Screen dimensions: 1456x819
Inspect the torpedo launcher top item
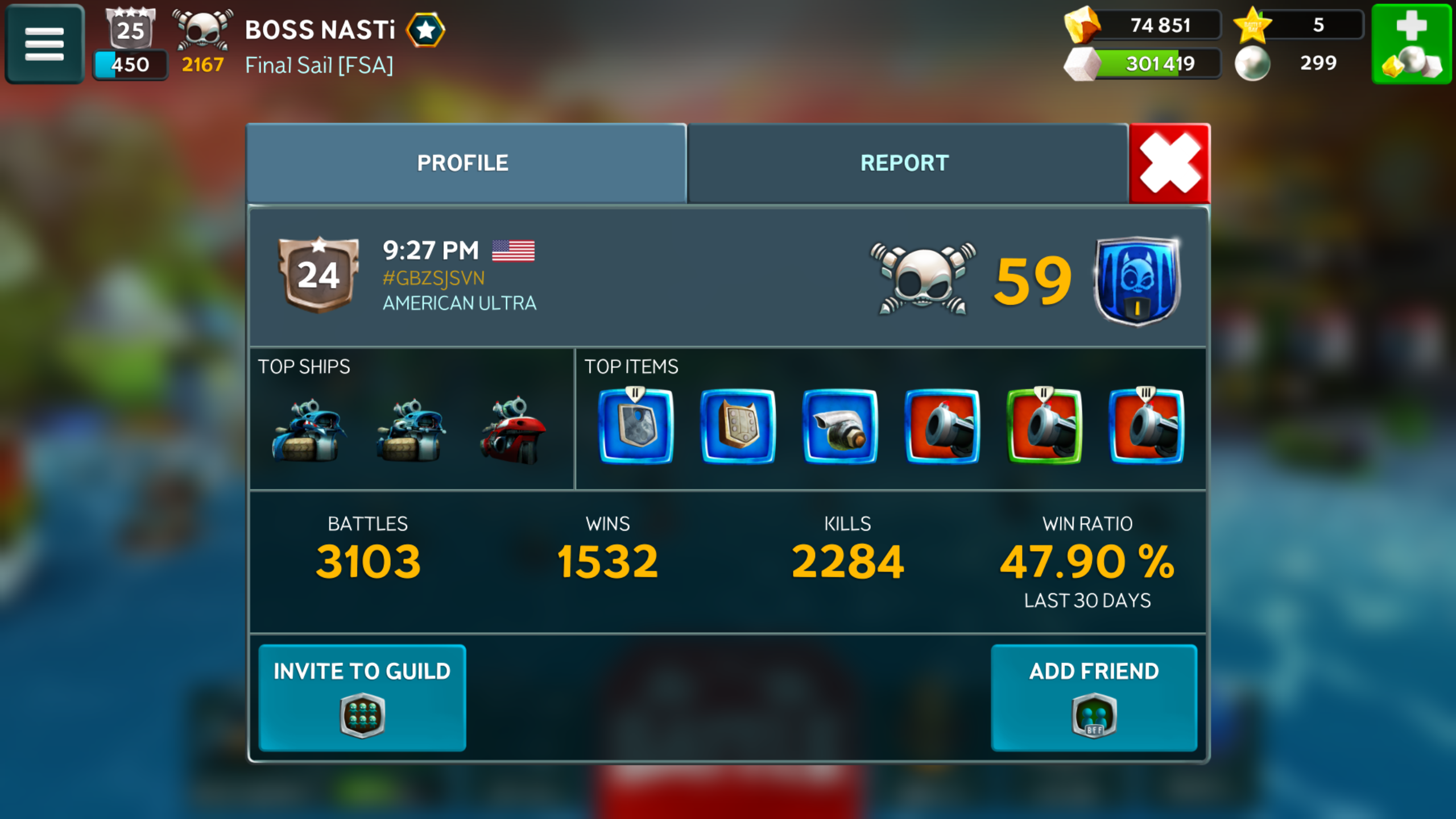tap(840, 427)
